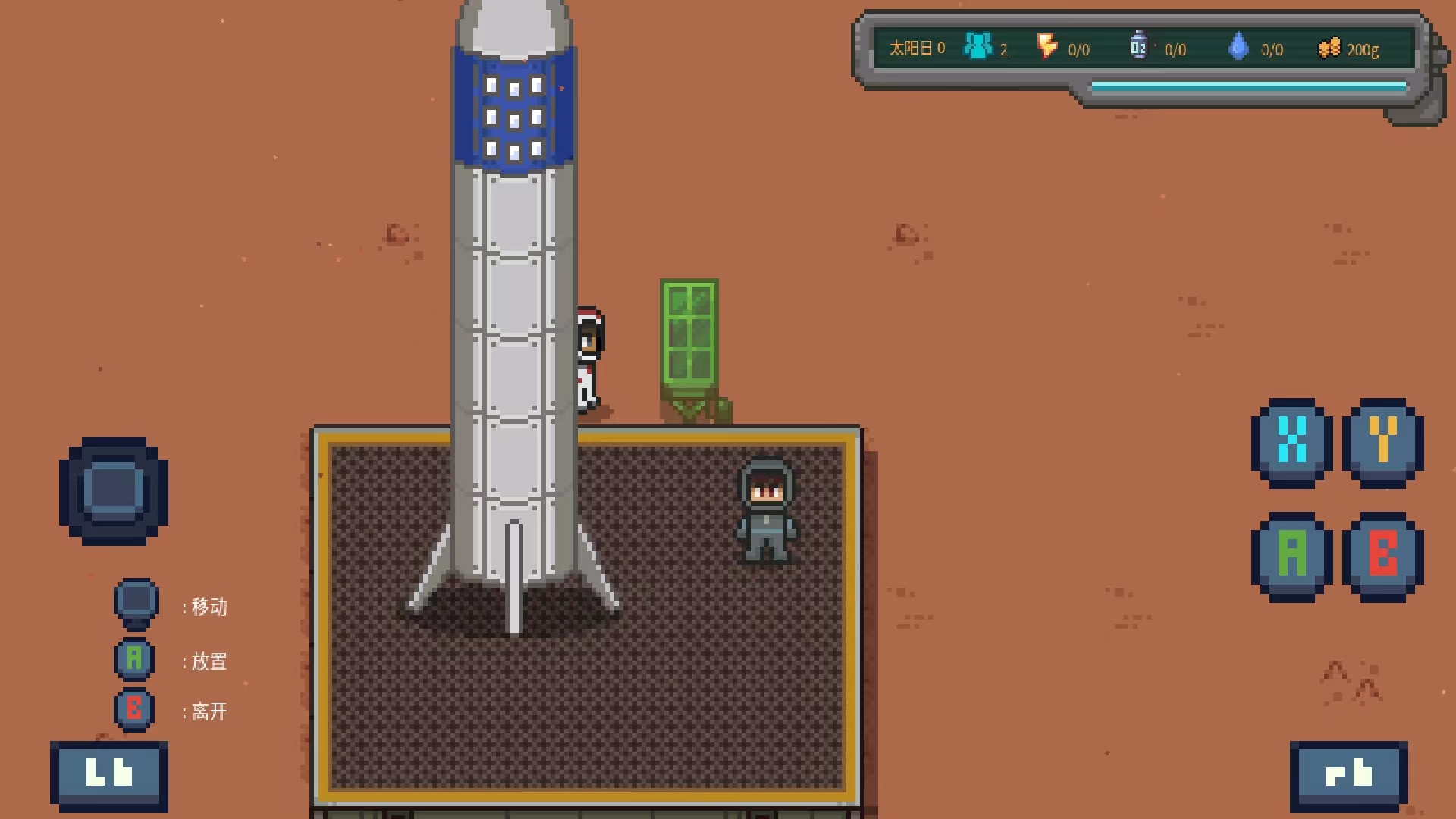The image size is (1456, 819).
Task: Open the virtual joystick pad
Action: [115, 491]
